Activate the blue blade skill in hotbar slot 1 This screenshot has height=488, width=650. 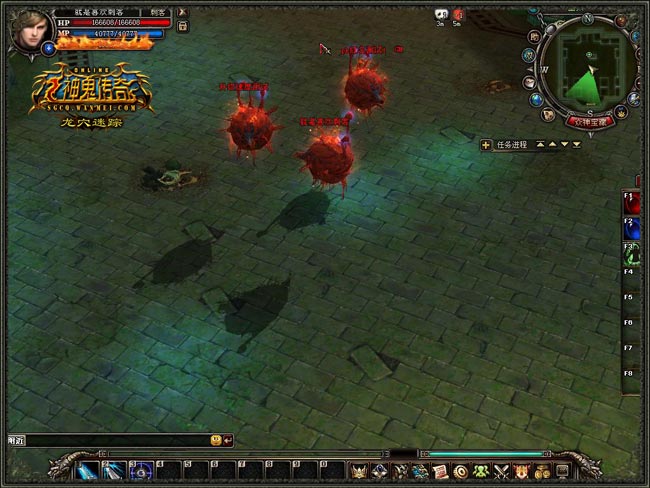pos(88,470)
